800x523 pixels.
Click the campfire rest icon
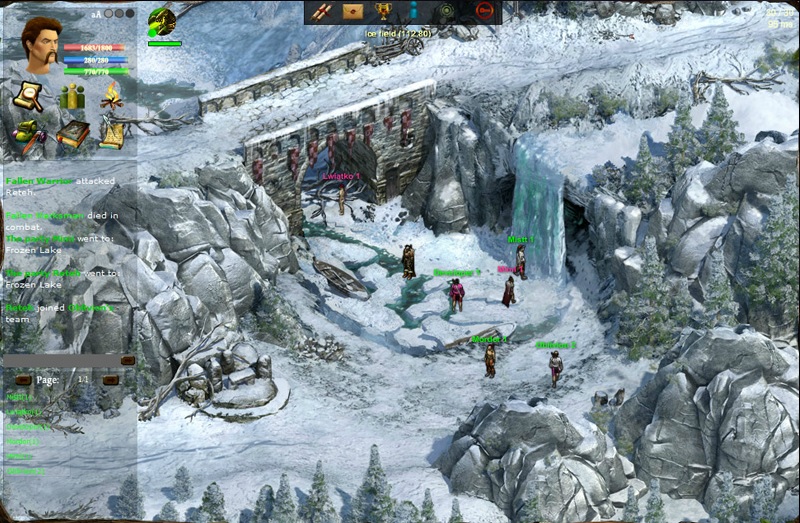tap(111, 96)
